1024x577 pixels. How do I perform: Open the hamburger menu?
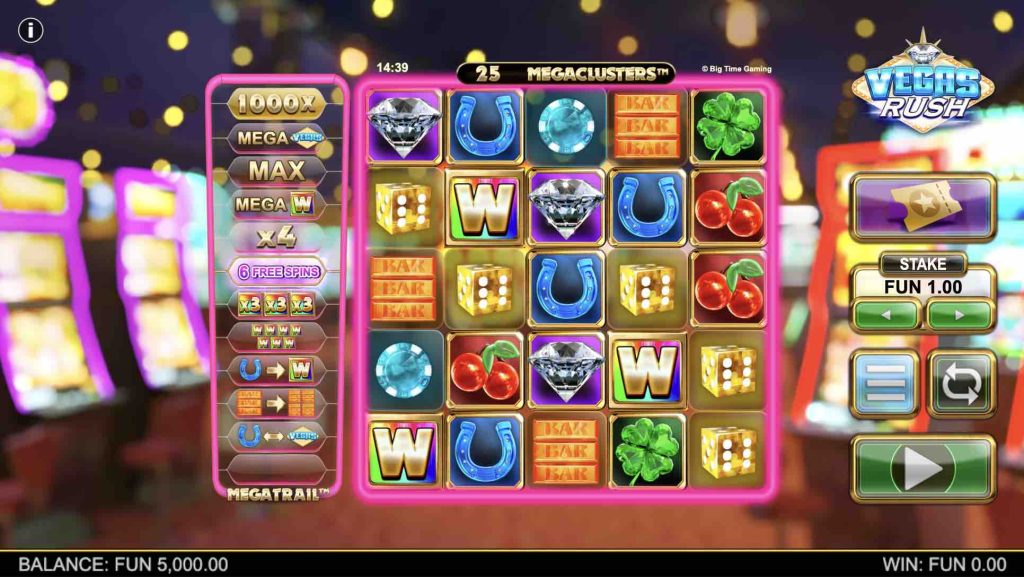pyautogui.click(x=885, y=383)
